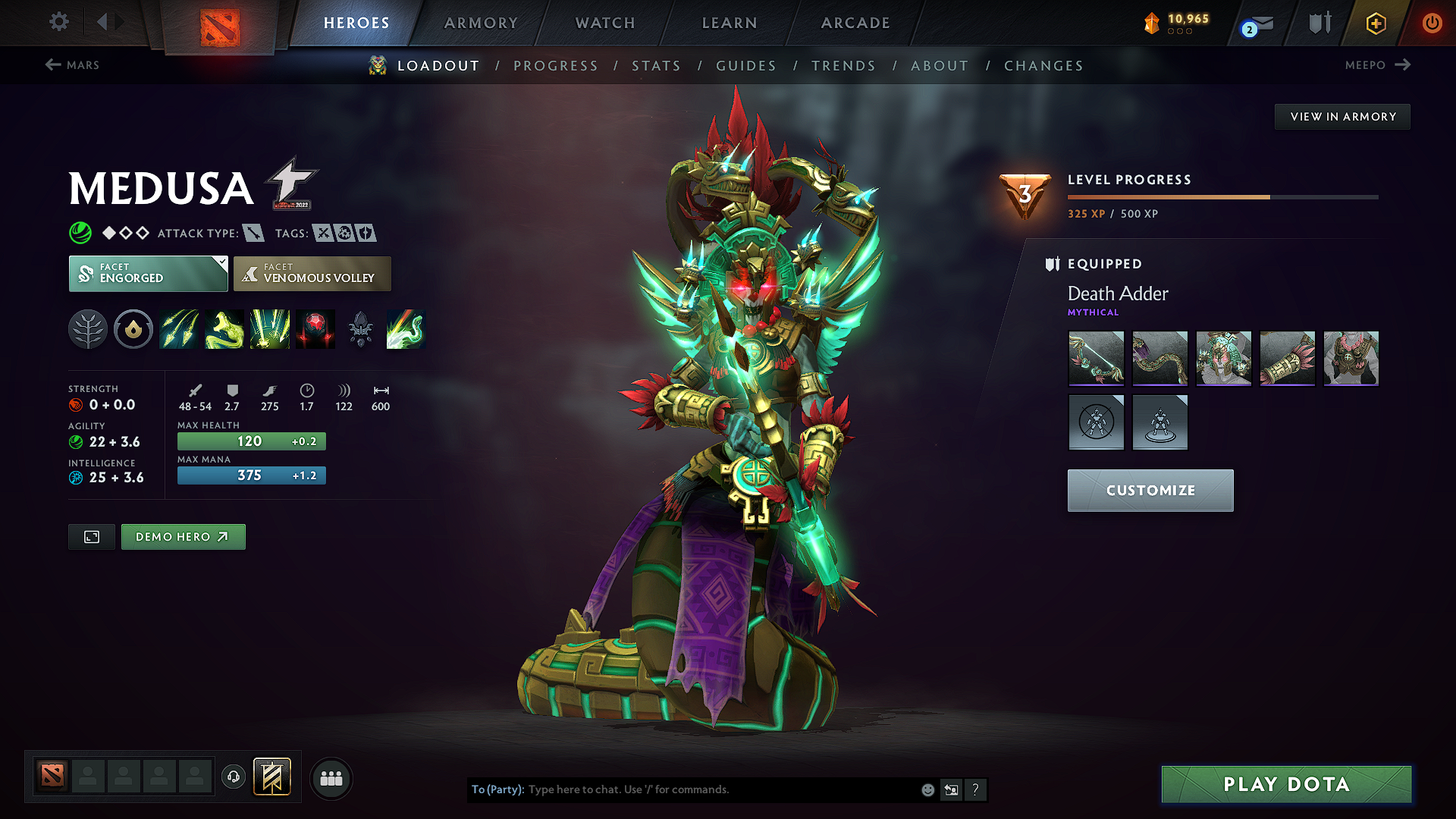
Task: Click the level progress XP bar
Action: click(1222, 196)
